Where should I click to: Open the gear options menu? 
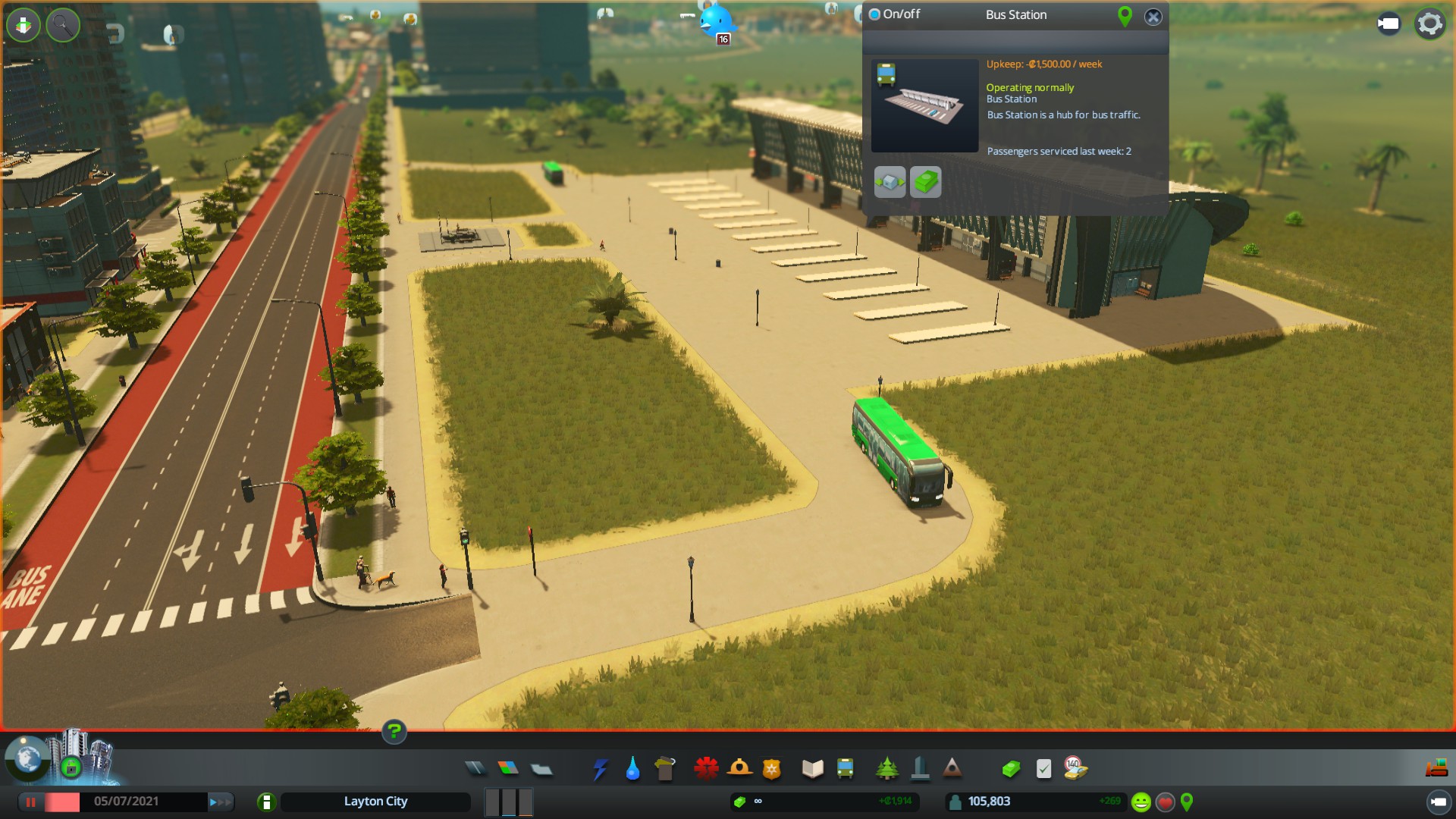1429,24
